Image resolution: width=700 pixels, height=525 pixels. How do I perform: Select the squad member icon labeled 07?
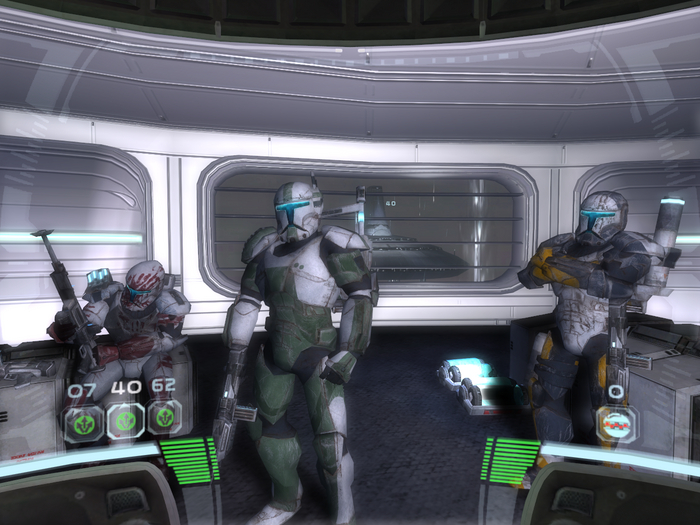[x=83, y=421]
